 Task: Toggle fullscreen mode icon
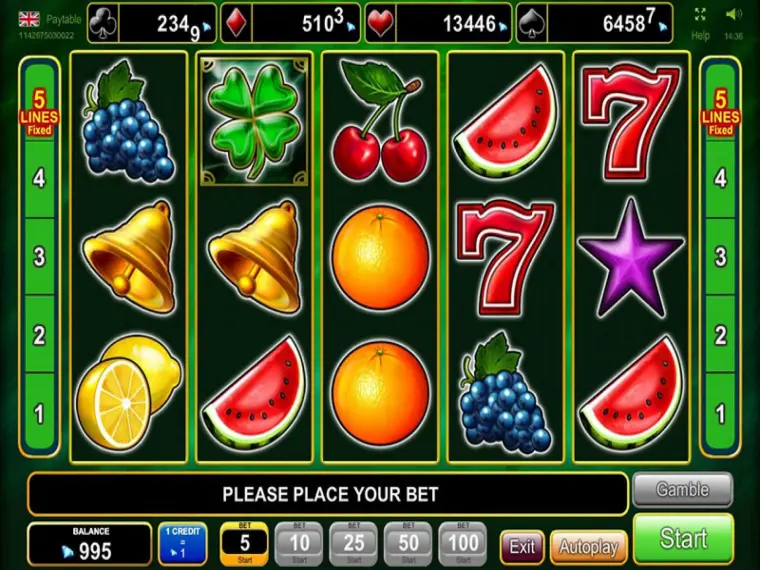pos(700,15)
